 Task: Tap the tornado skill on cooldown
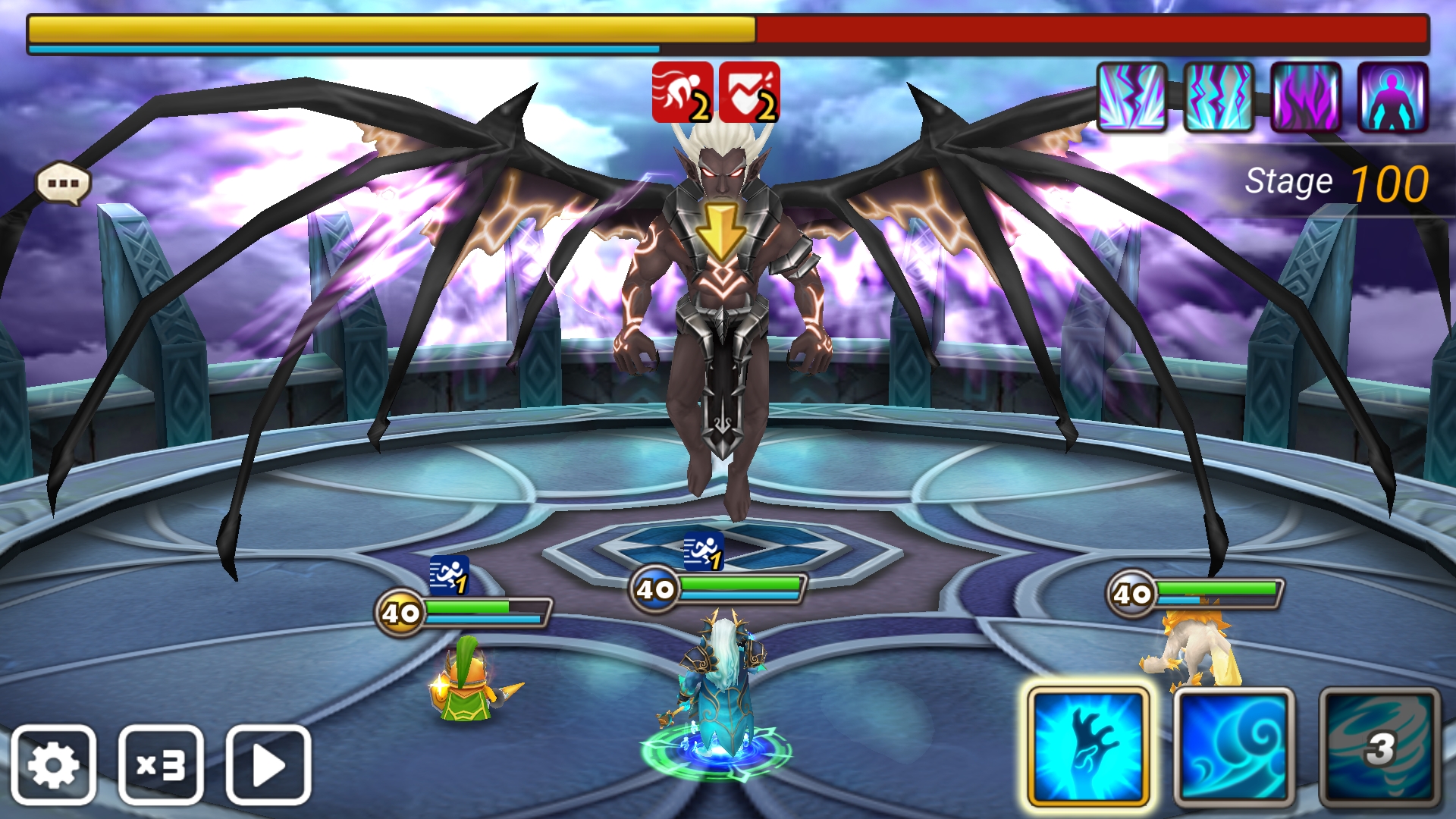coord(1379,746)
